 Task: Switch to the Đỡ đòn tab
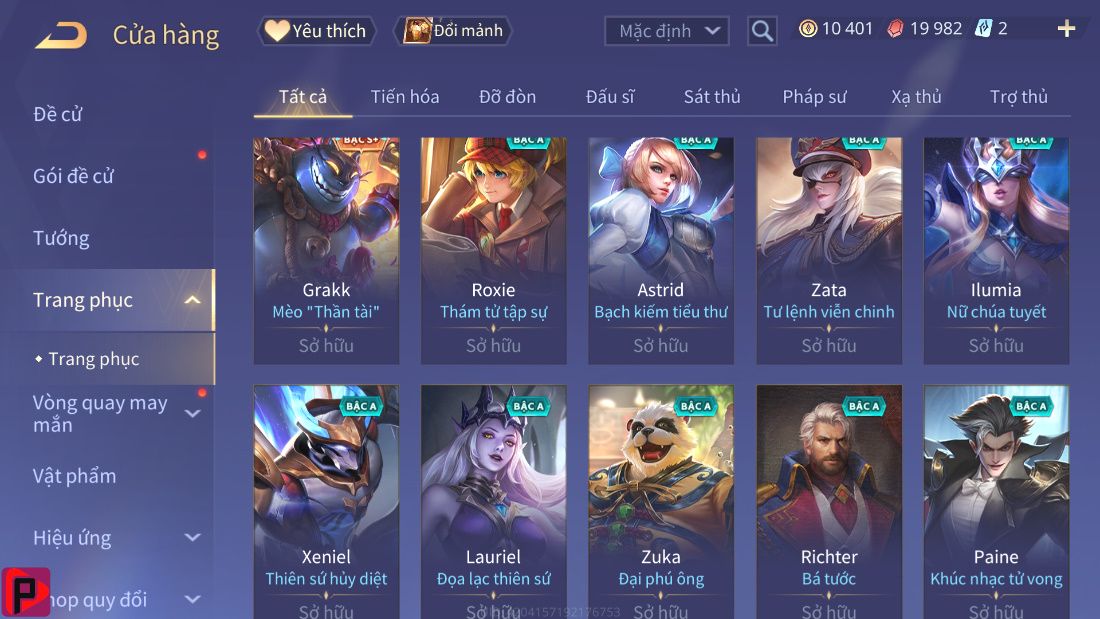coord(507,97)
